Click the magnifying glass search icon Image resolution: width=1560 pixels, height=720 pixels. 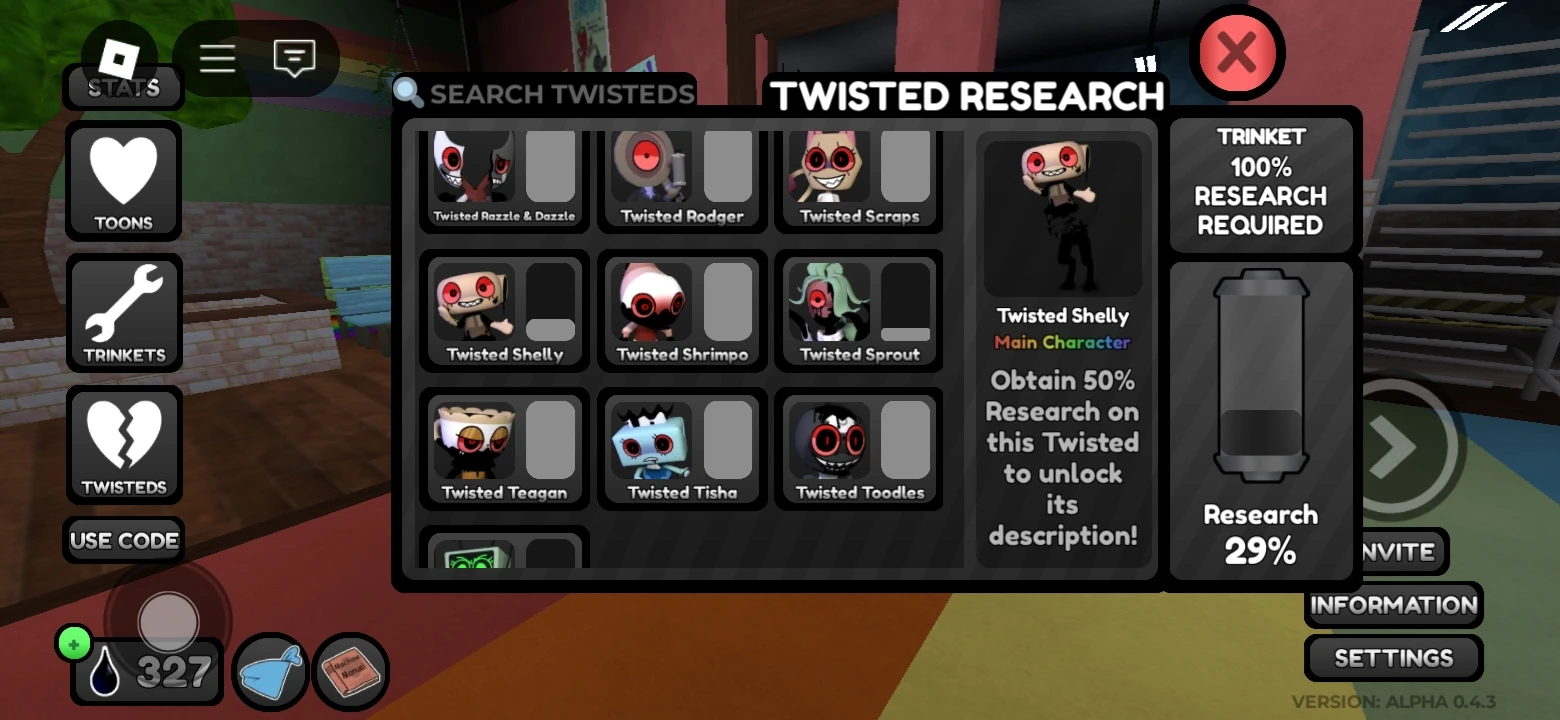coord(408,91)
